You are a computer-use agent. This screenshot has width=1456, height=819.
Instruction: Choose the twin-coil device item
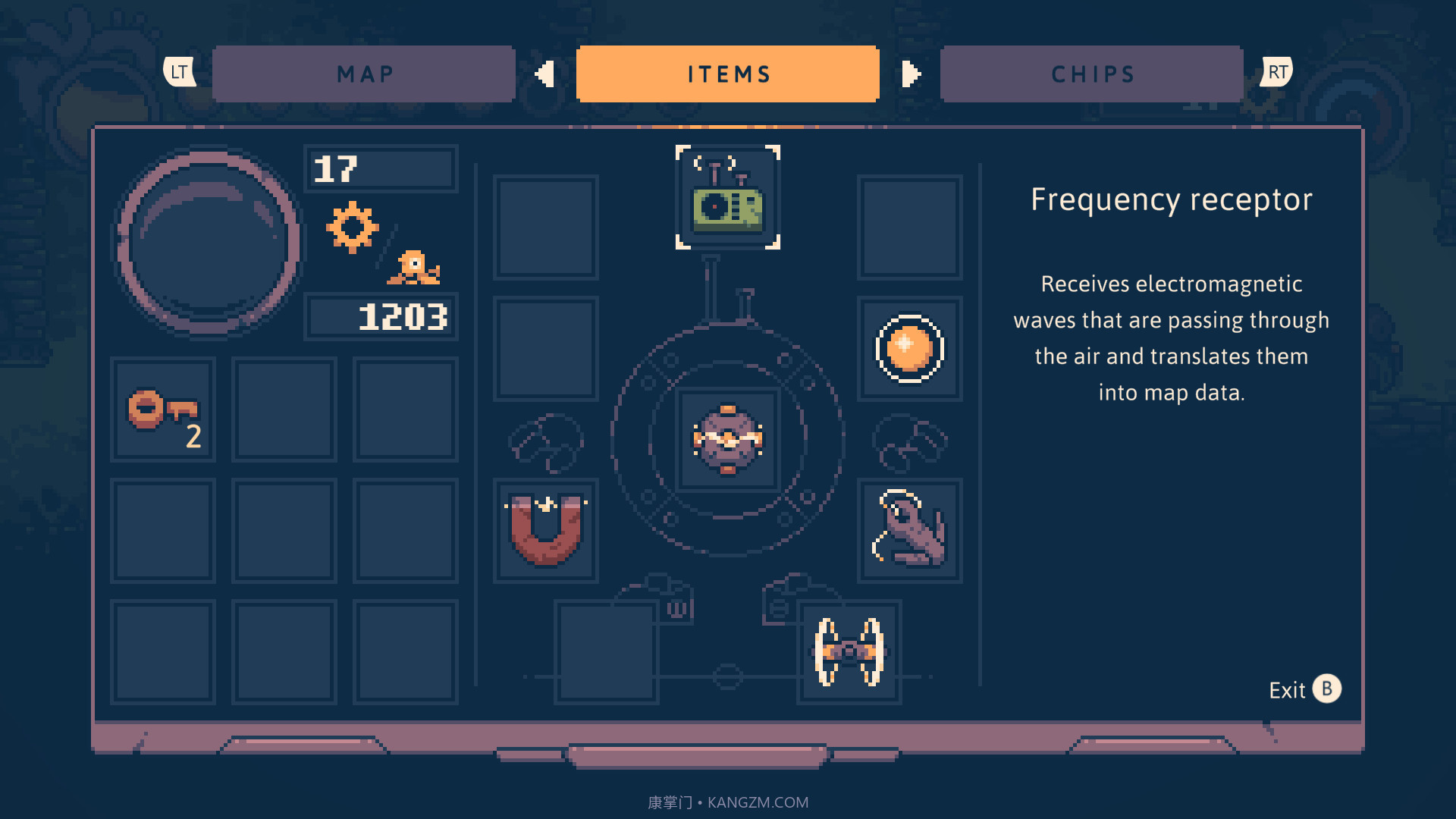coord(849,652)
